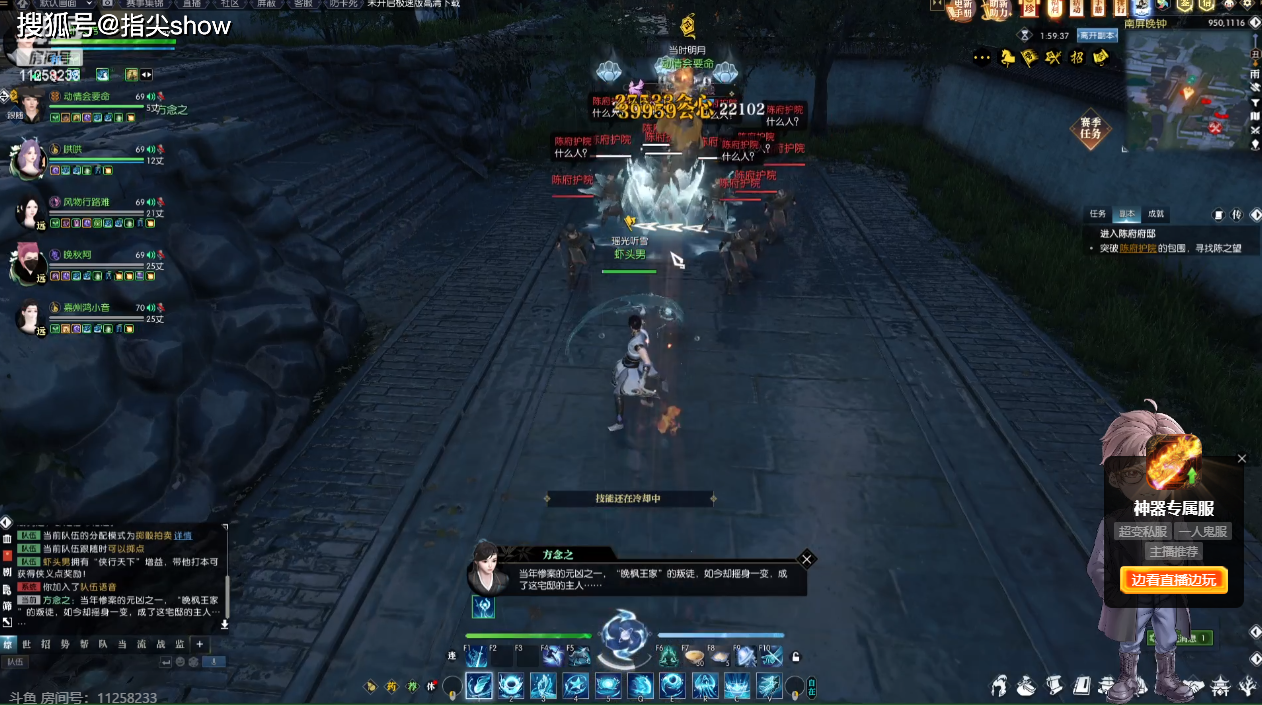This screenshot has height=705, width=1262.
Task: Select party member 风物行路难
Action: click(86, 202)
